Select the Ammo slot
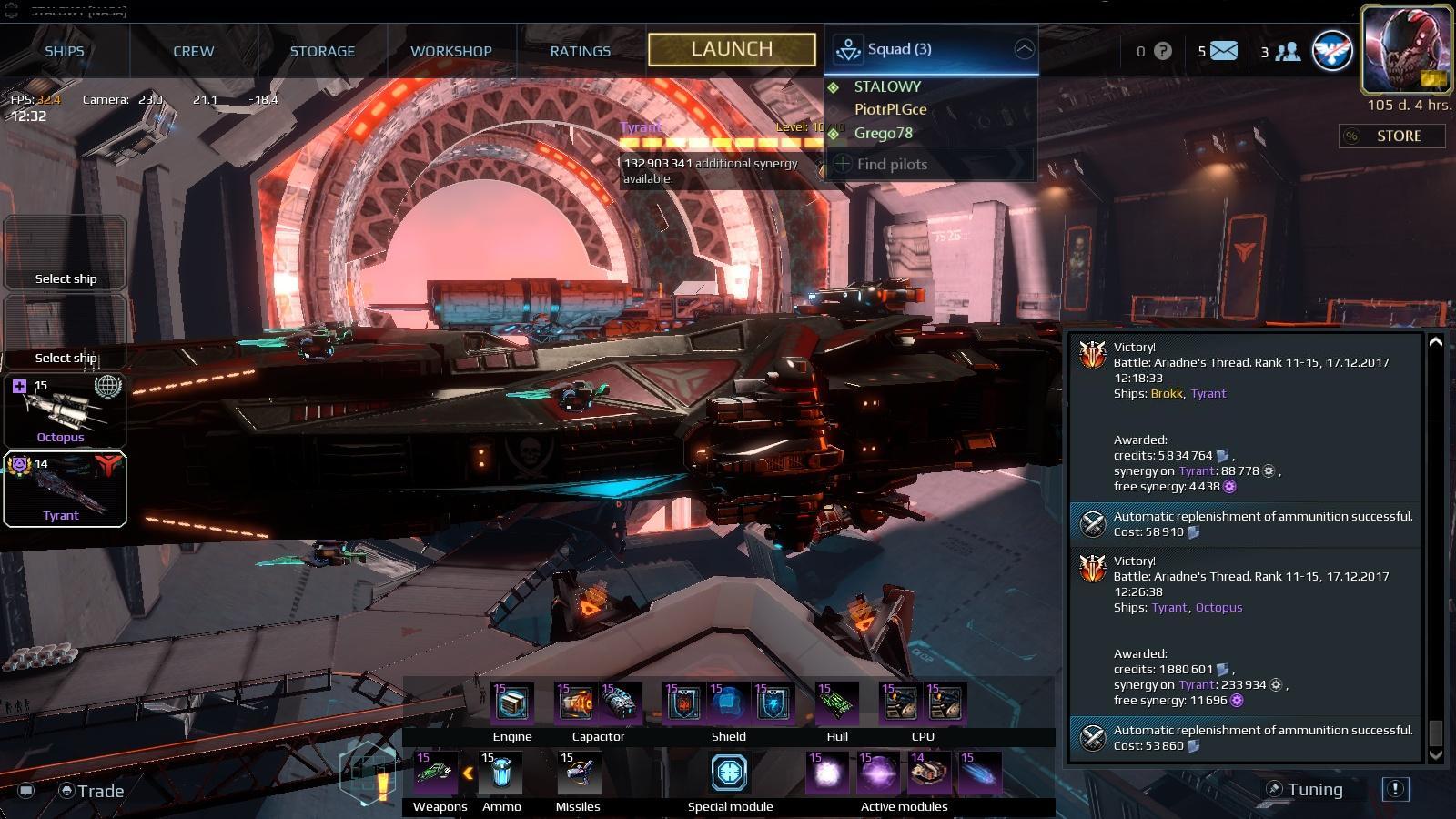The image size is (1456, 819). tap(499, 773)
